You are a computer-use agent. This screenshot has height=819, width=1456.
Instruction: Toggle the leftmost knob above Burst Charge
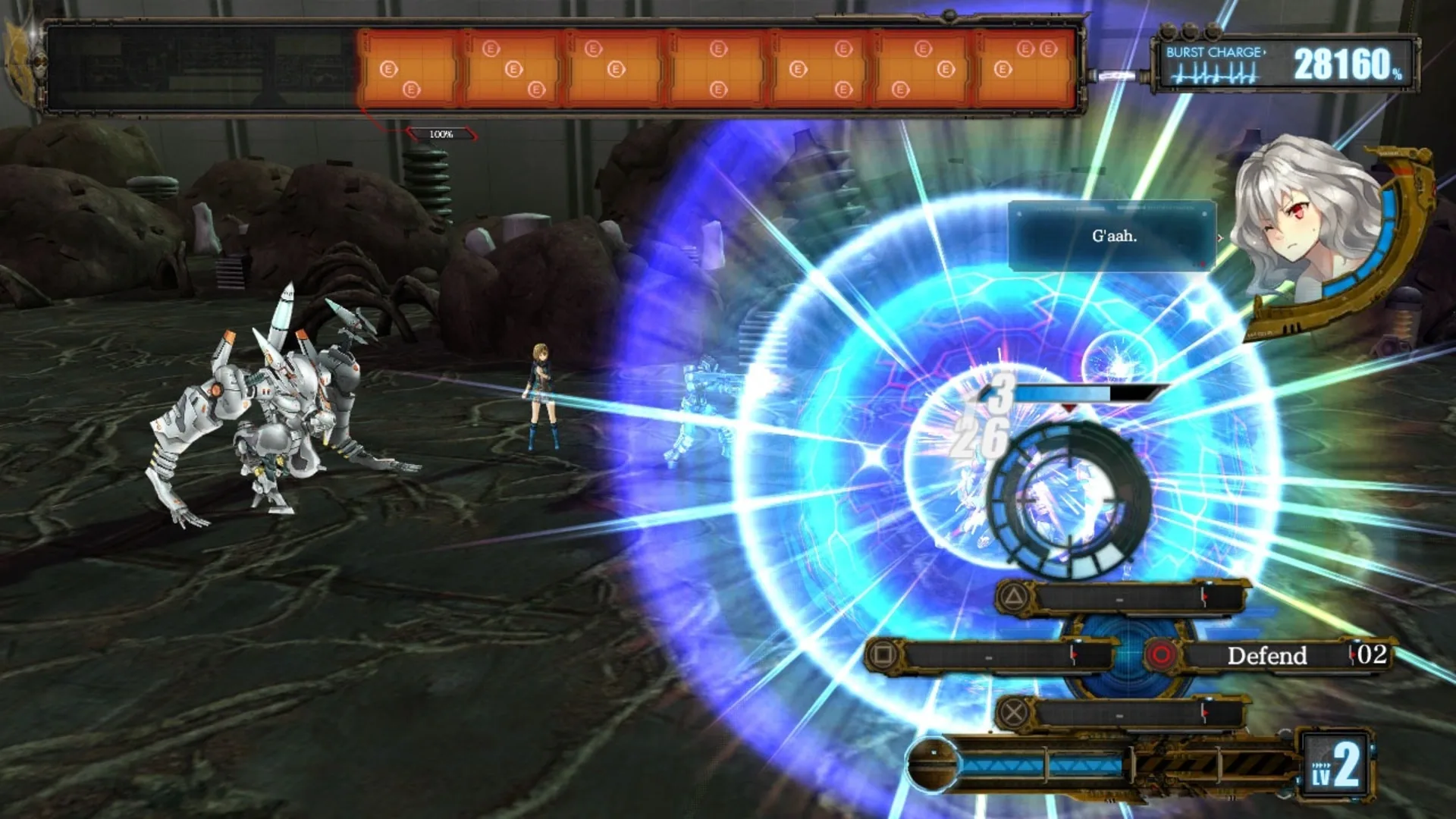click(1168, 32)
